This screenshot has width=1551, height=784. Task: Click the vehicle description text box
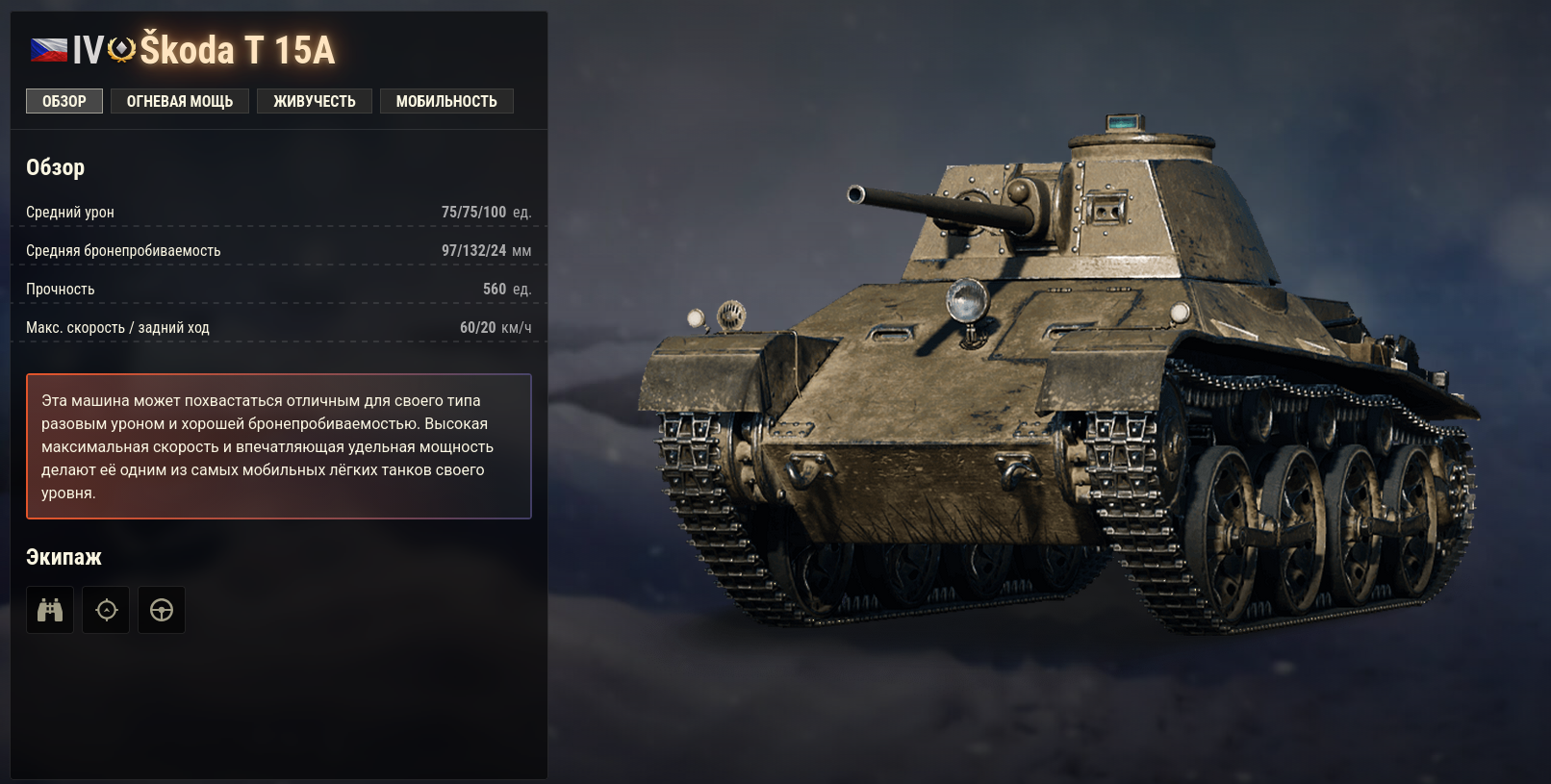point(279,445)
